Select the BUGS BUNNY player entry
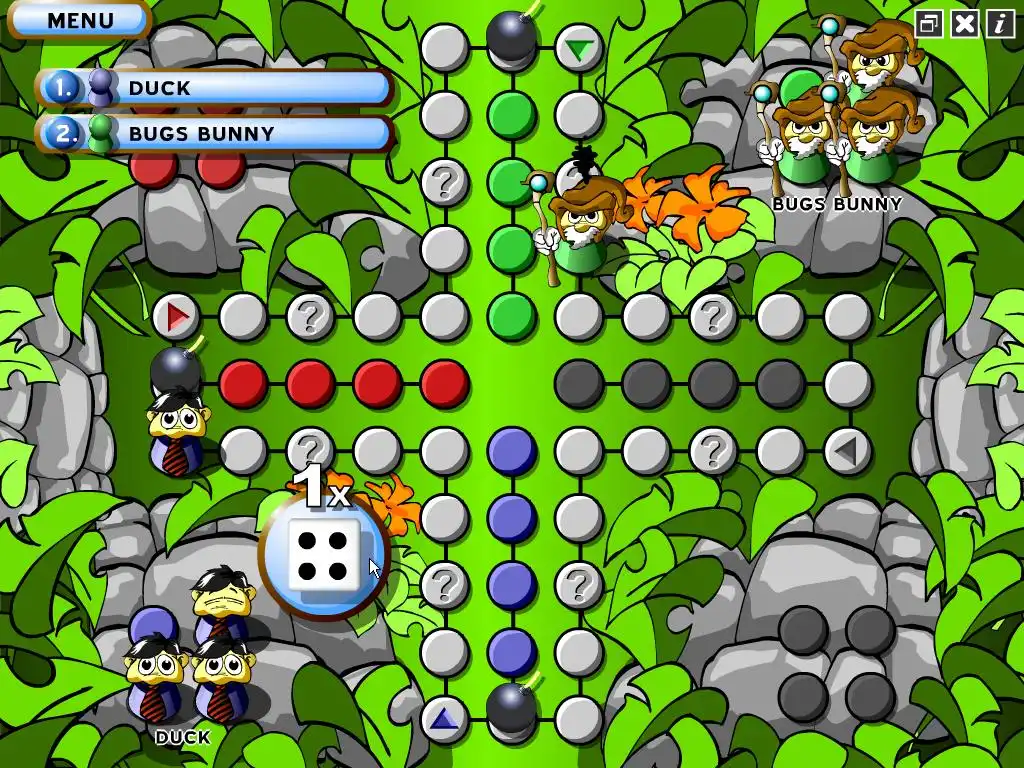The height and width of the screenshot is (768, 1024). 215,133
